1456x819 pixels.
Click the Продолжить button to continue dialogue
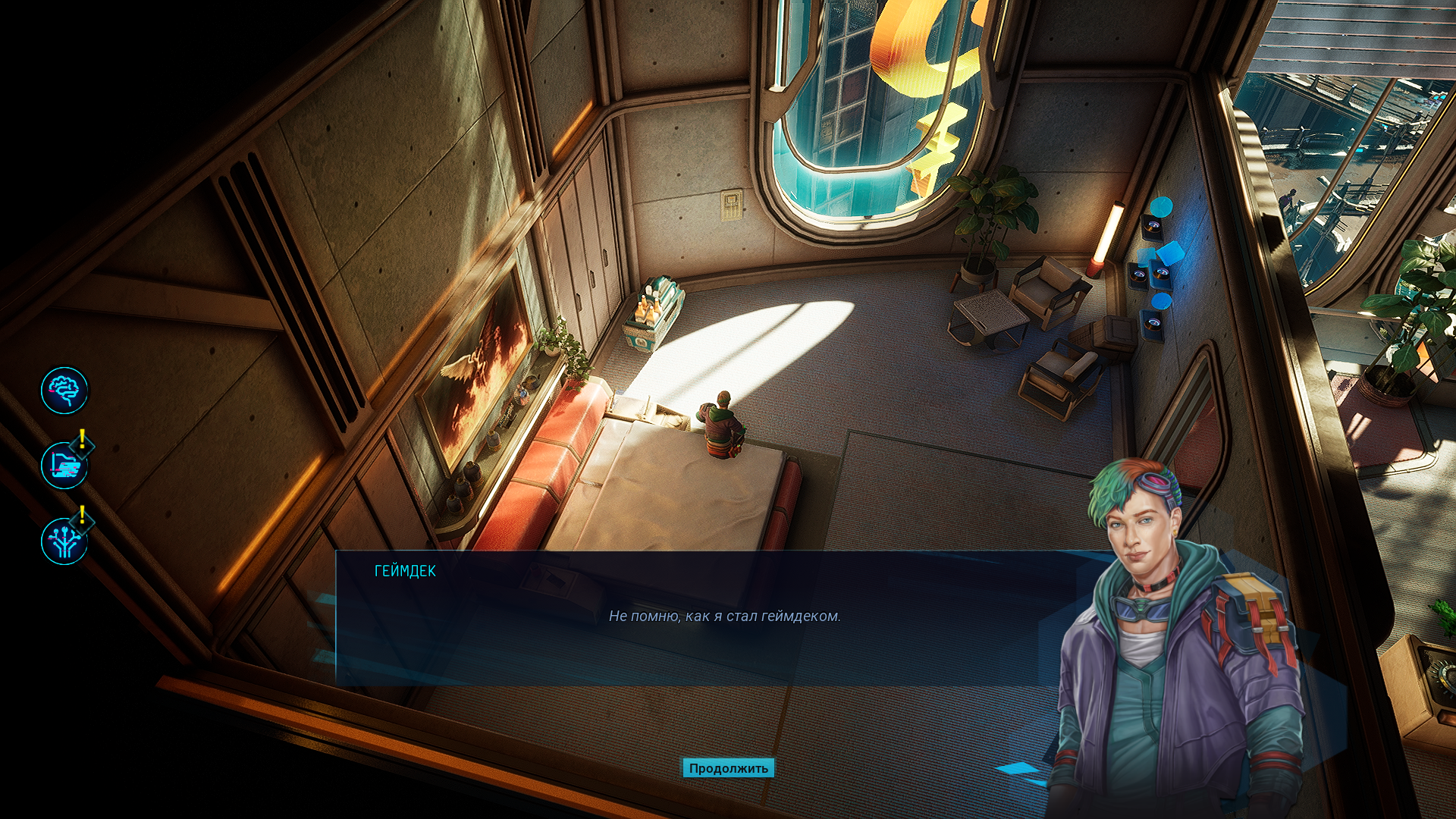[728, 768]
